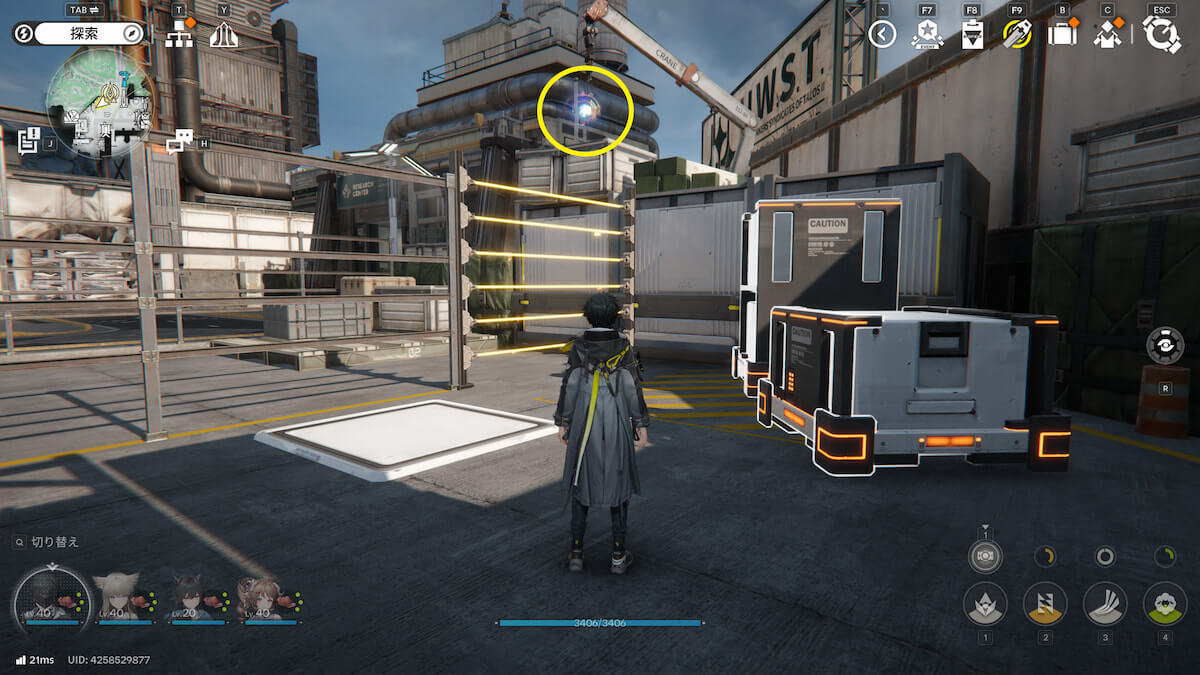1200x675 pixels.
Task: Activate the green-tinted skill slot 4
Action: tap(1164, 603)
